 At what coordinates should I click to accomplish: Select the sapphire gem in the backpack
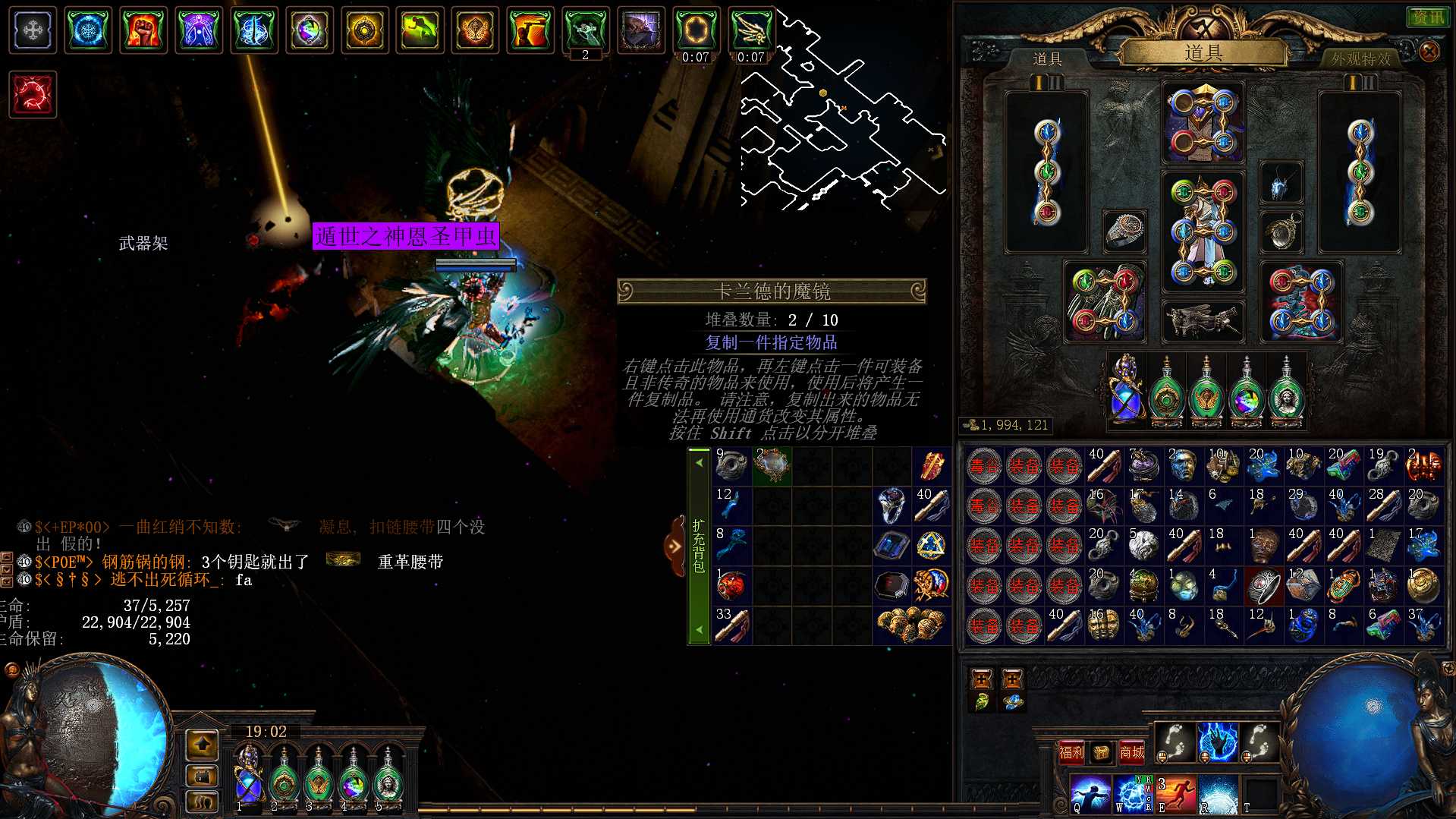[892, 546]
